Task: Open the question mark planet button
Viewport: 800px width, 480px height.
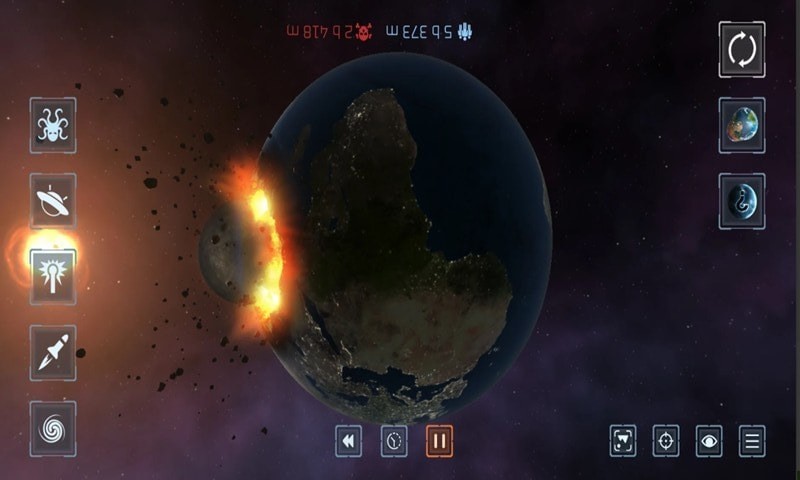Action: coord(742,201)
